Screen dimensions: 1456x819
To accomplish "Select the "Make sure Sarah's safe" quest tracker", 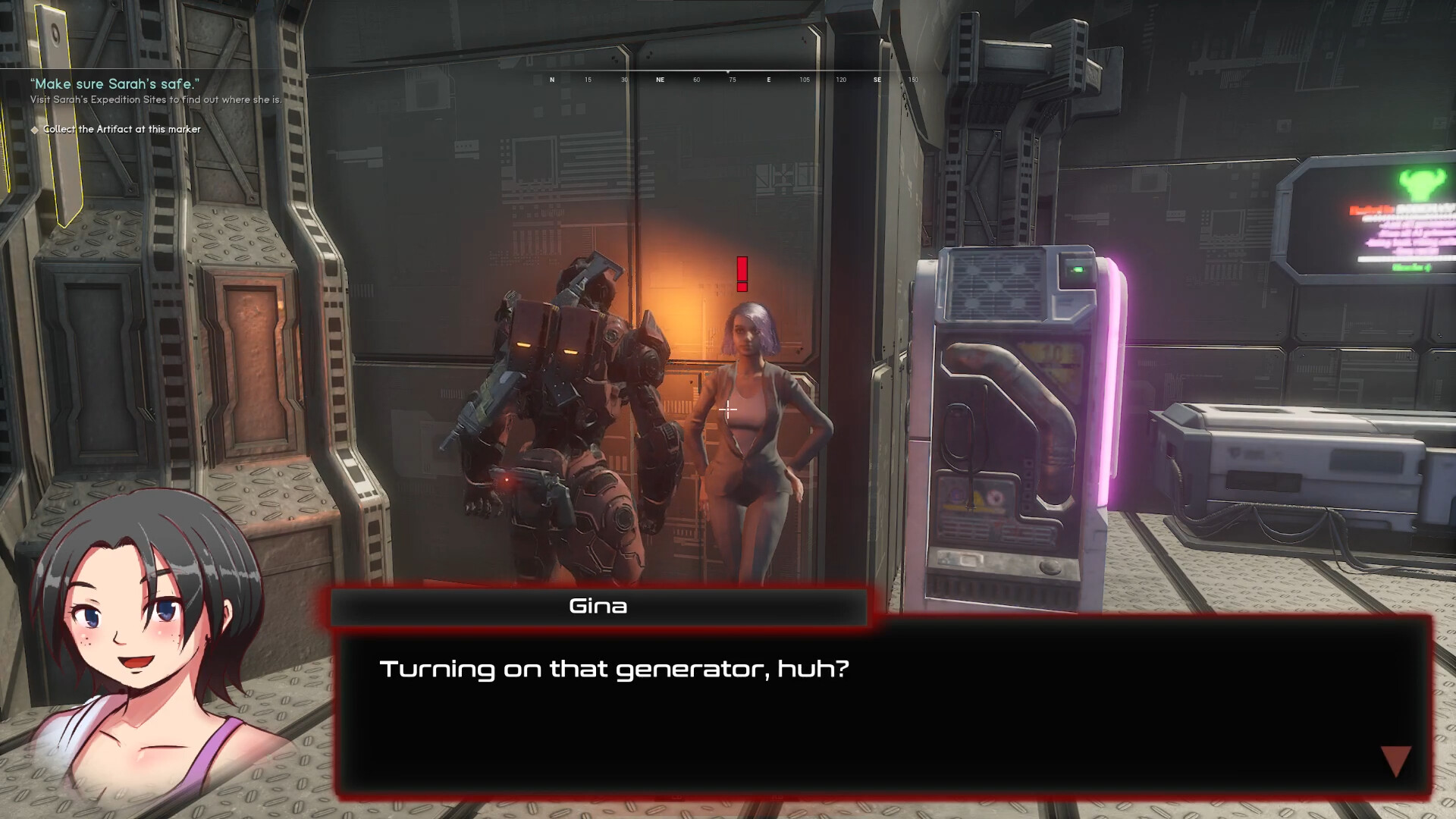I will (x=114, y=84).
